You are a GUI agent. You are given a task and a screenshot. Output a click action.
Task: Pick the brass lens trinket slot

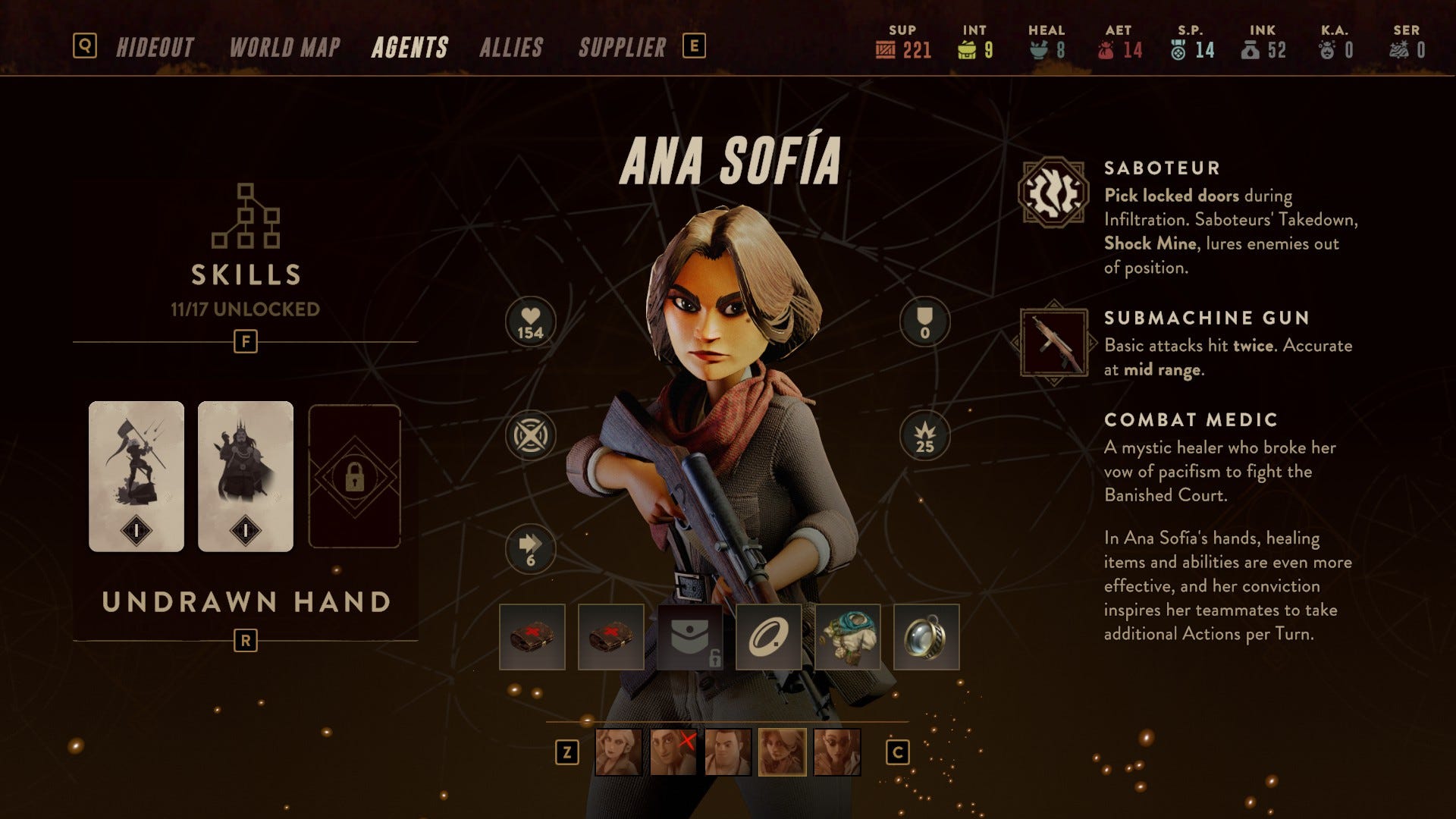(x=926, y=637)
